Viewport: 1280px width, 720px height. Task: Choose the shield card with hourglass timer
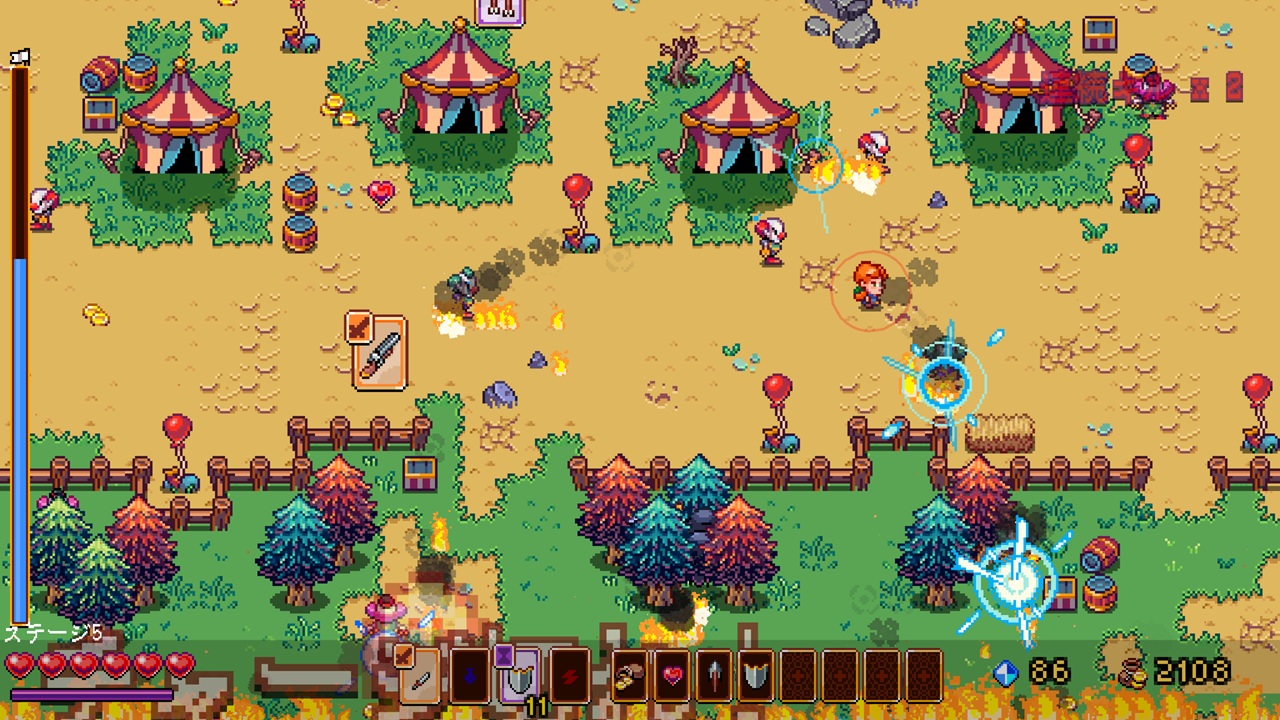[x=519, y=675]
